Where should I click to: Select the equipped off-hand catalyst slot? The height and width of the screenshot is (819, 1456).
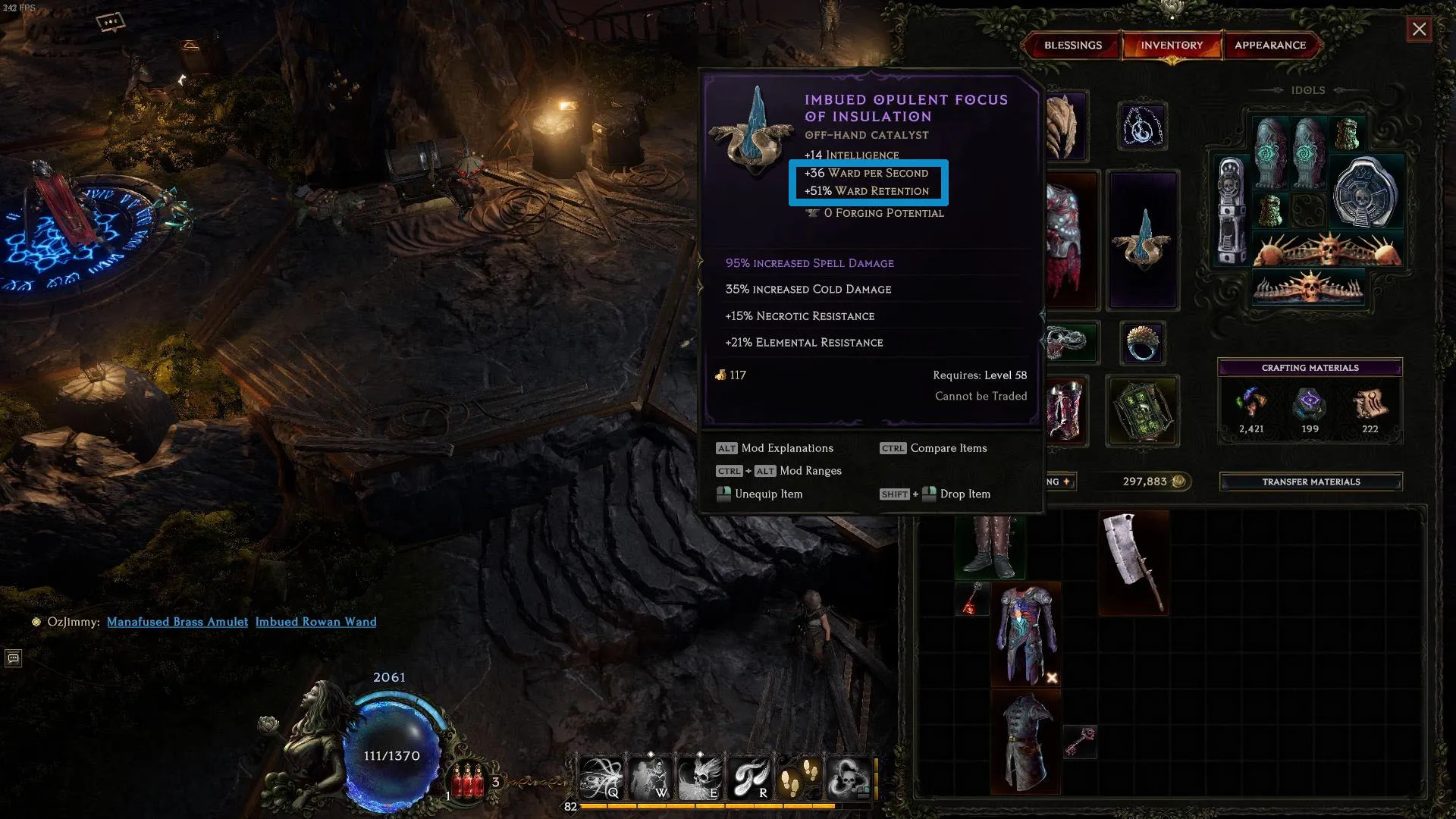[x=1142, y=240]
